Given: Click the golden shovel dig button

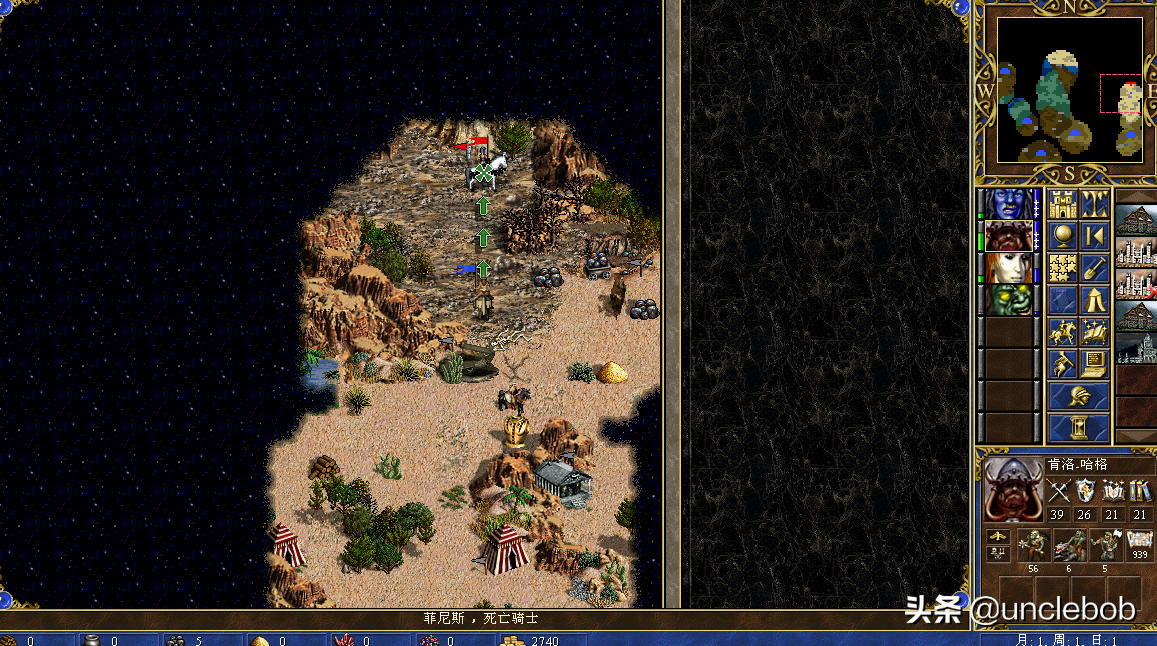Looking at the screenshot, I should pos(1095,268).
